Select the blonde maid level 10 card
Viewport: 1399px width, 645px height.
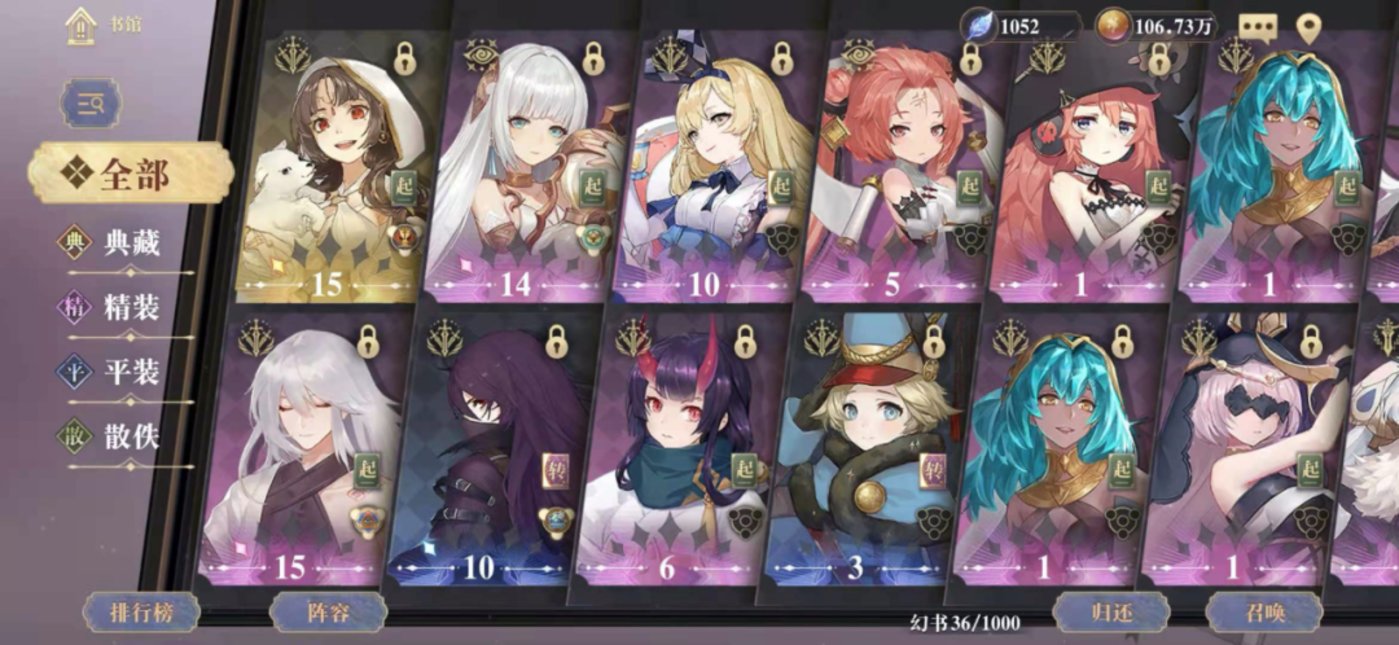point(710,170)
